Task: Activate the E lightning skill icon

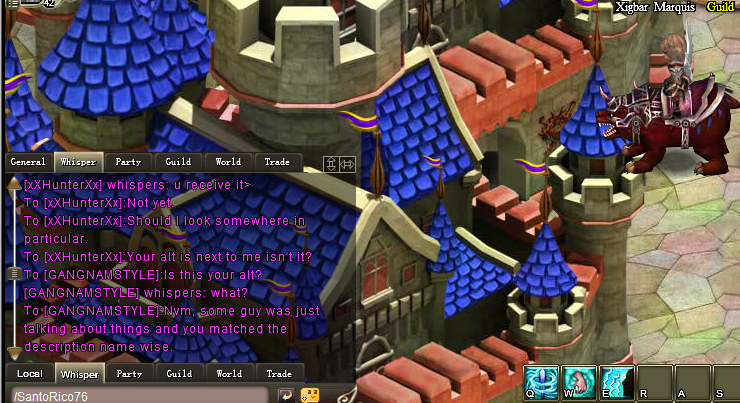Action: 615,381
